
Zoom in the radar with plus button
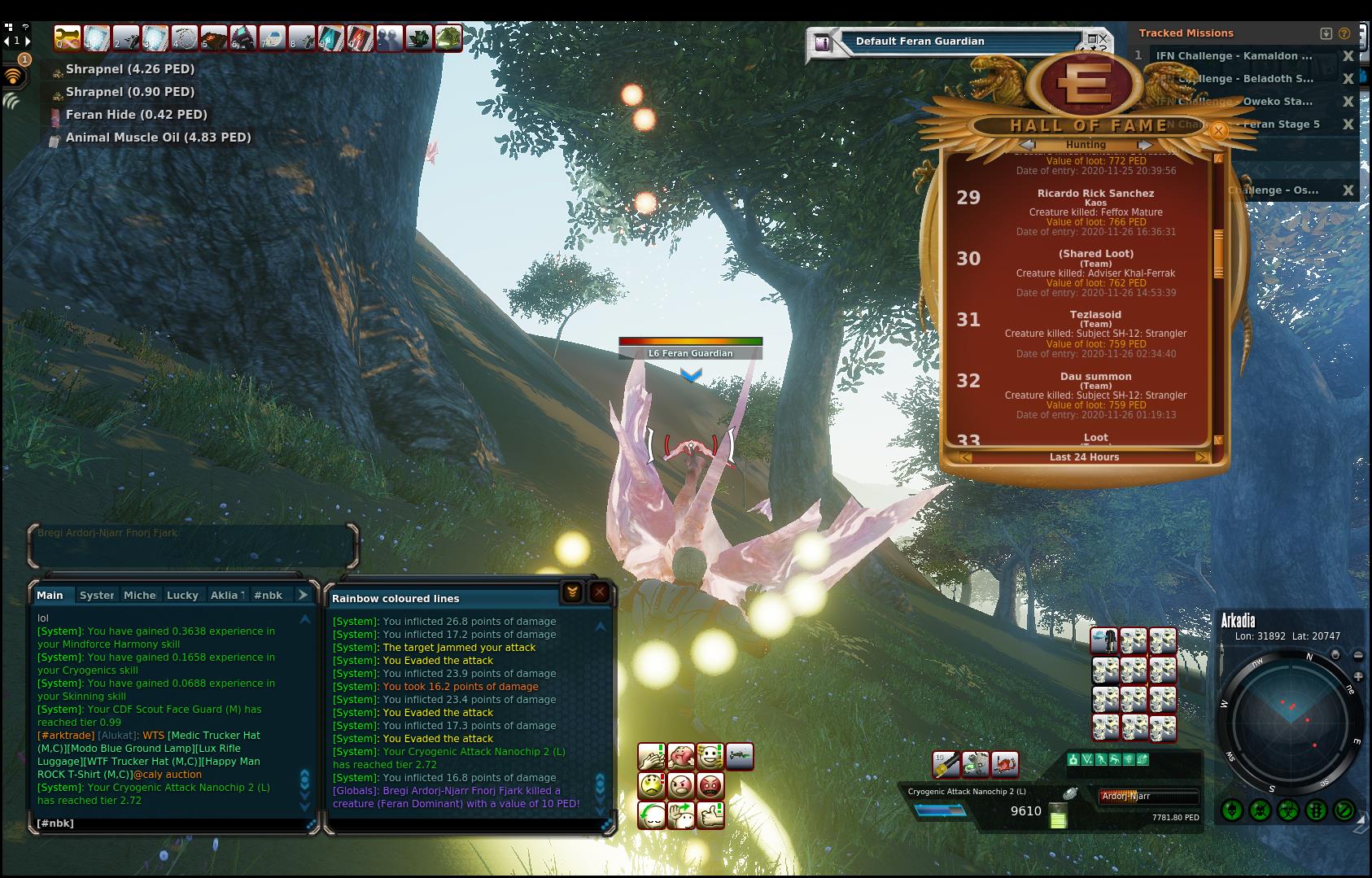[1358, 677]
